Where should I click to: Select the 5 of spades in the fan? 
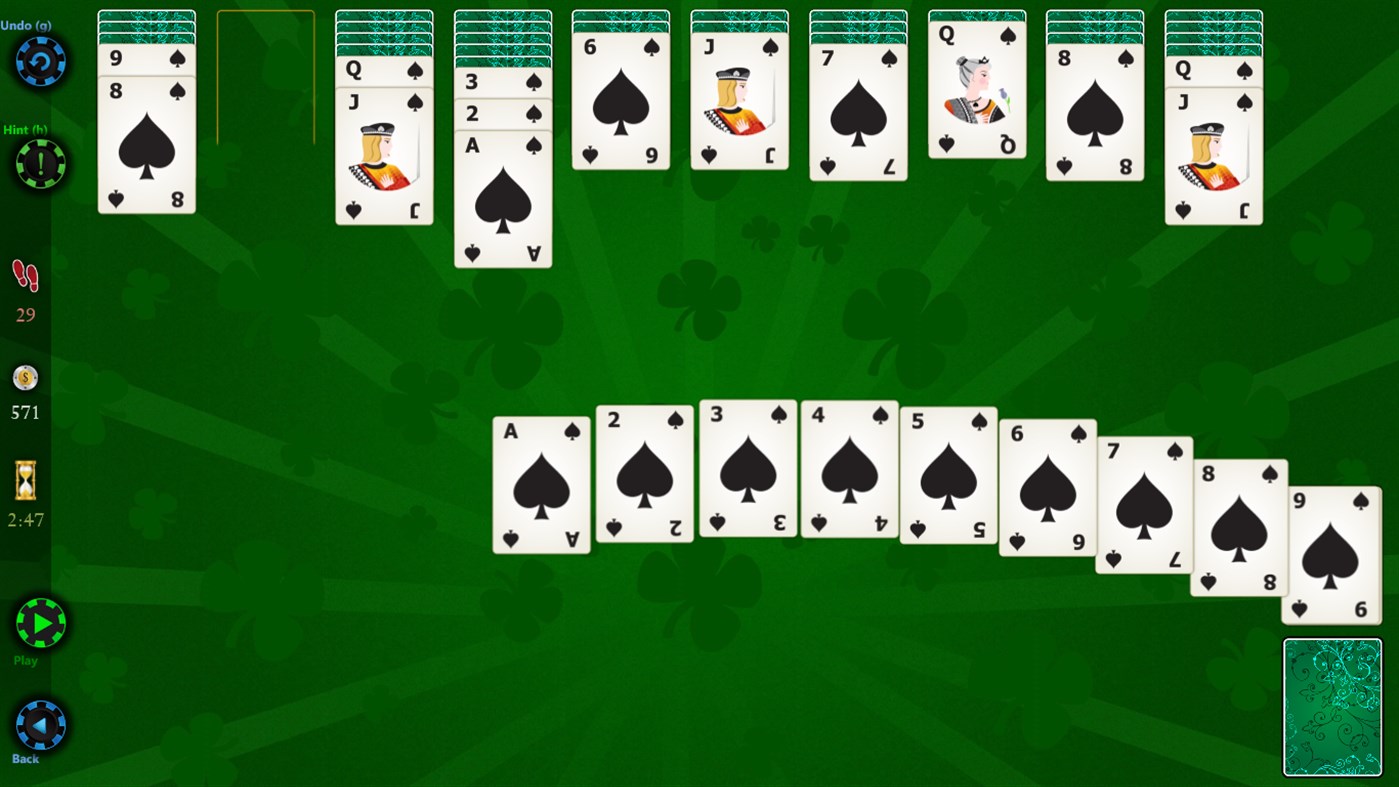tap(947, 475)
